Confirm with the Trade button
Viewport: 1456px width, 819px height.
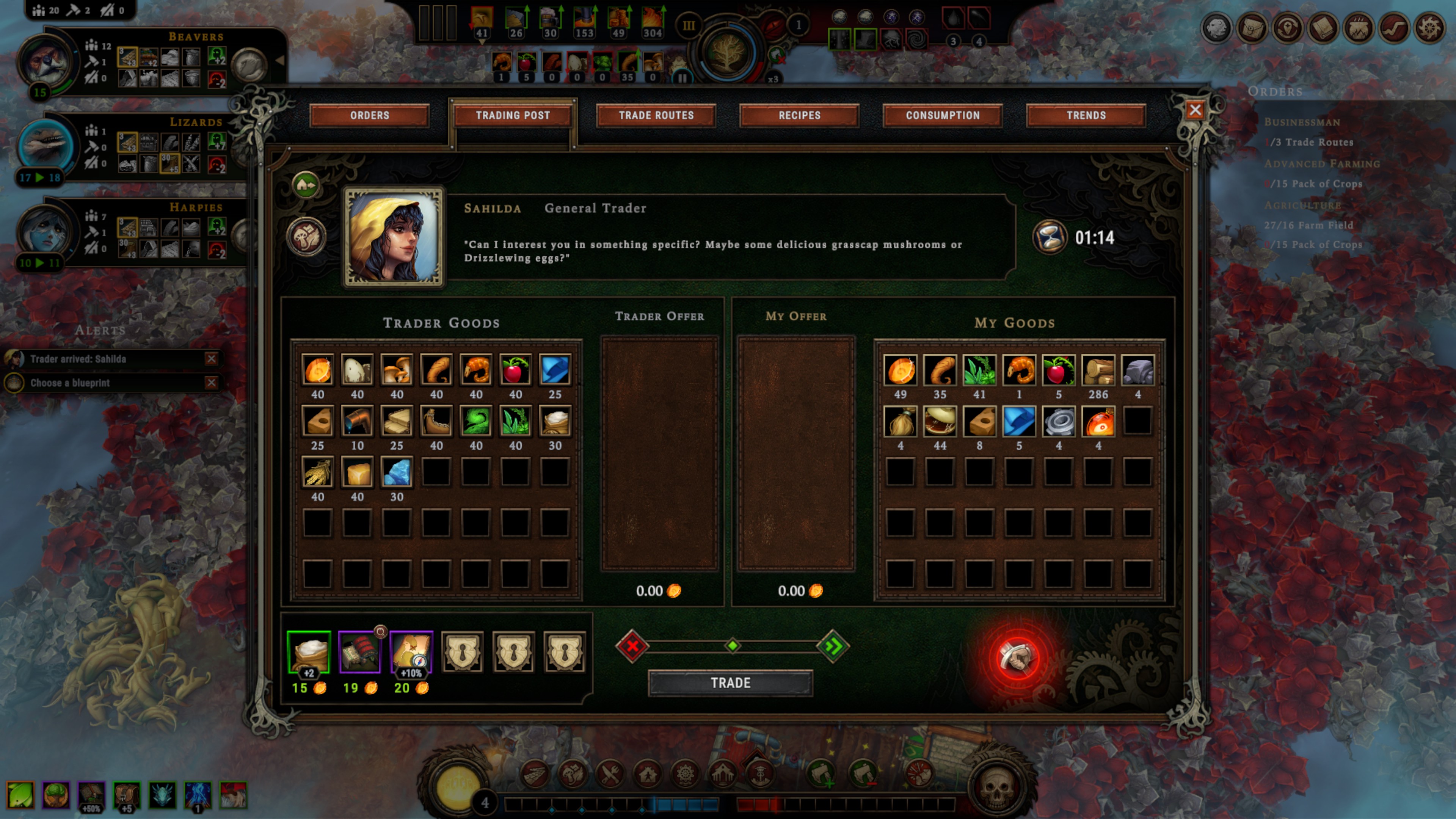[730, 683]
